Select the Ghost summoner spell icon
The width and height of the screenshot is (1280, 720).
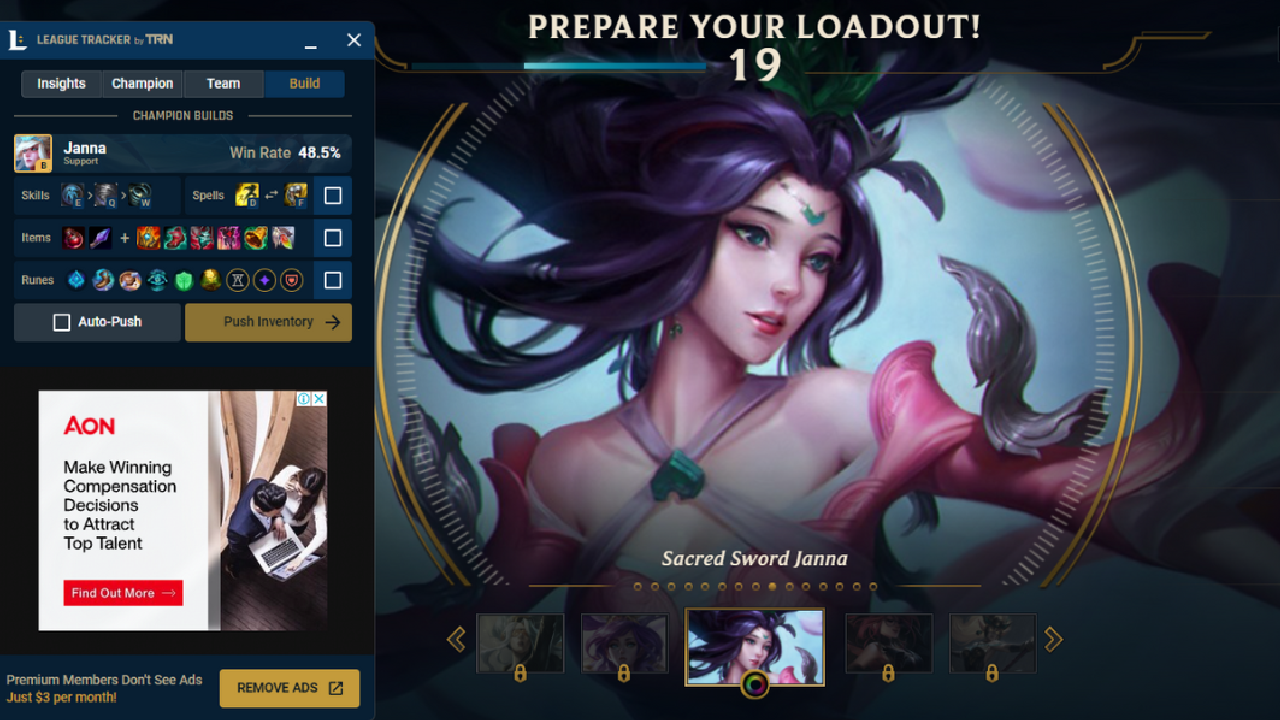(246, 194)
